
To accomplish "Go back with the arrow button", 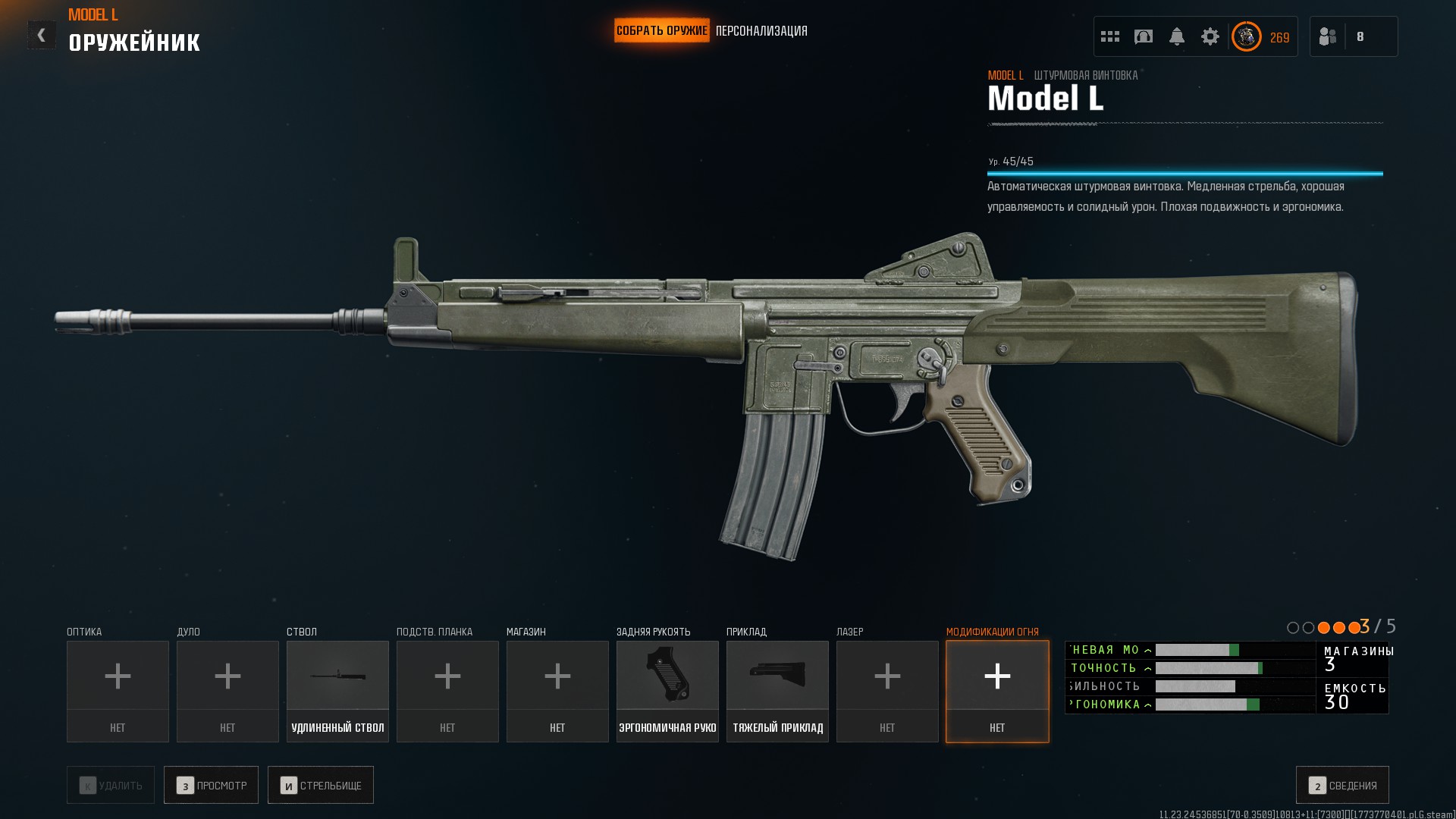I will [x=42, y=35].
